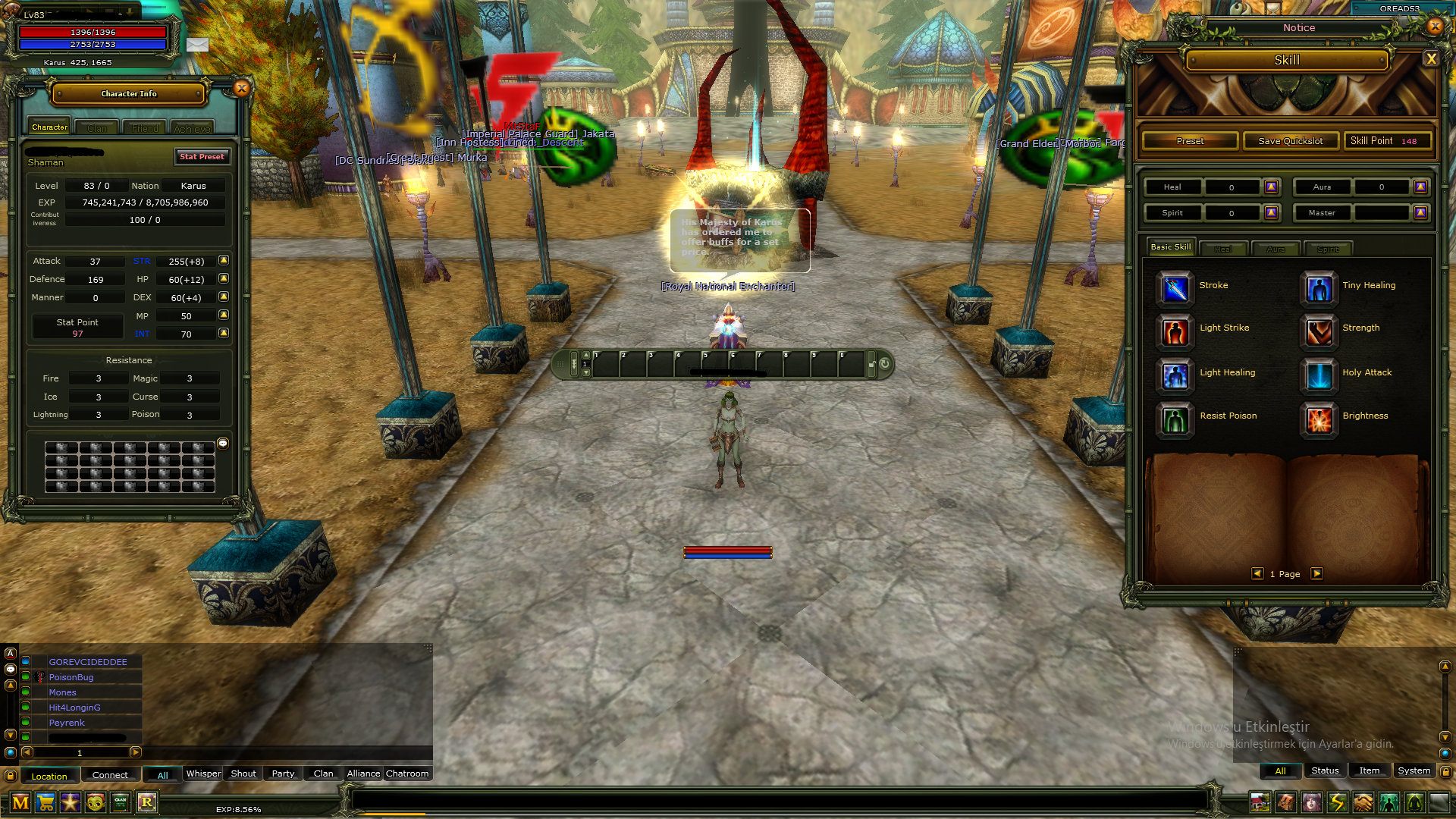The height and width of the screenshot is (819, 1456).
Task: Open the shopping cart shop icon bottom-left
Action: (x=45, y=802)
